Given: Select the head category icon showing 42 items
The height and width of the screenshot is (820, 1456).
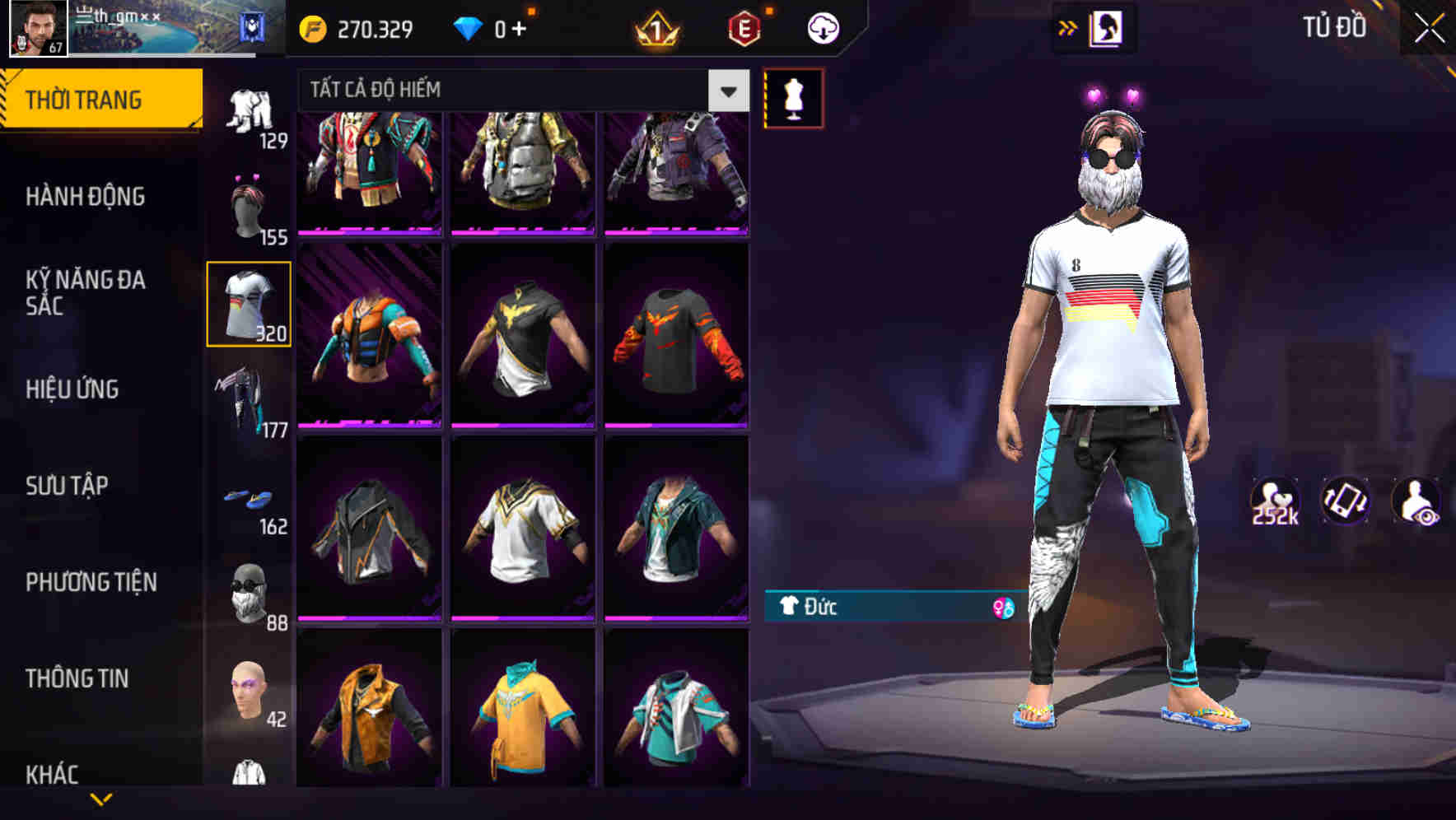Looking at the screenshot, I should point(249,687).
